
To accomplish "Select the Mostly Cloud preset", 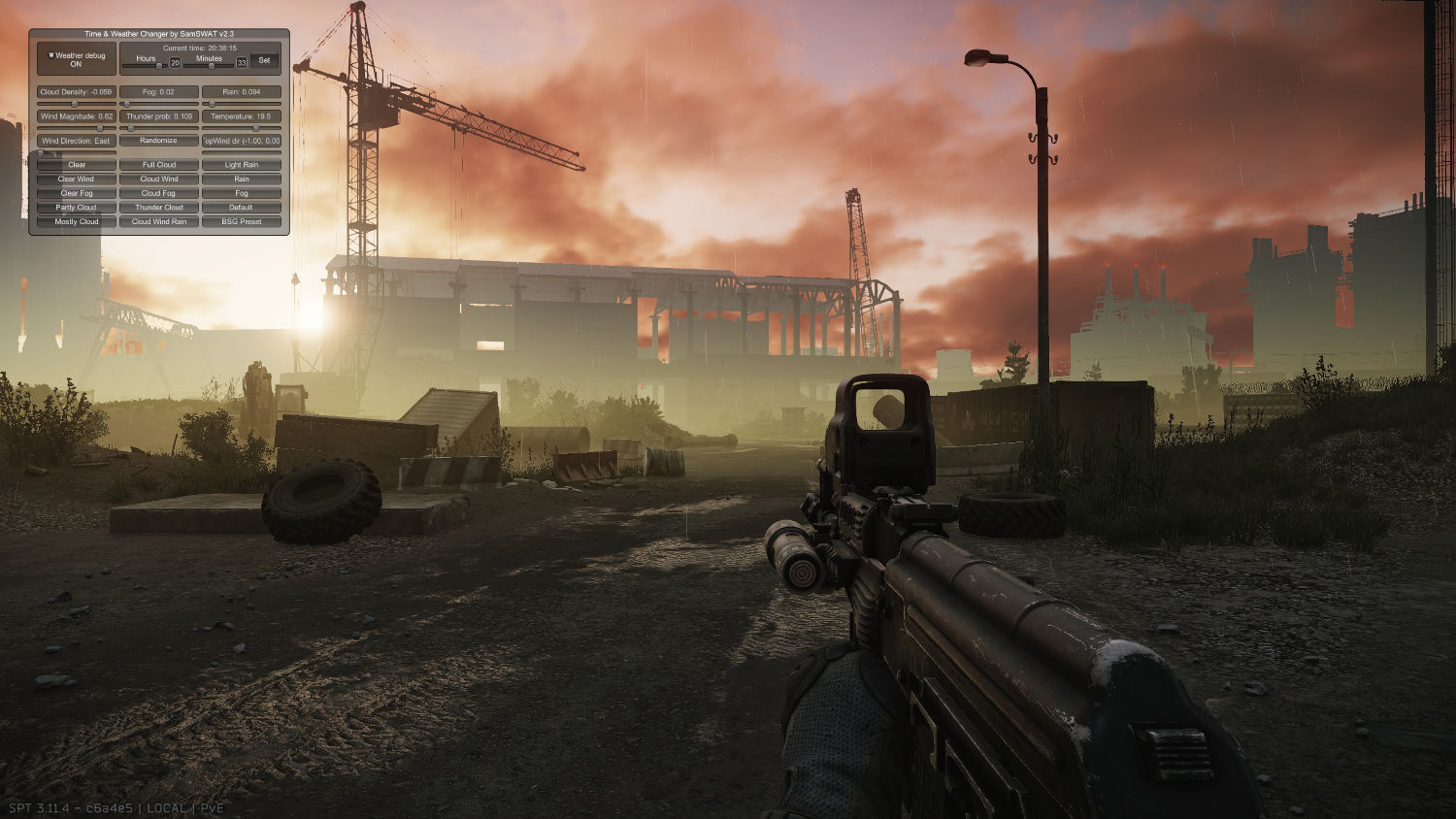I will click(x=77, y=221).
